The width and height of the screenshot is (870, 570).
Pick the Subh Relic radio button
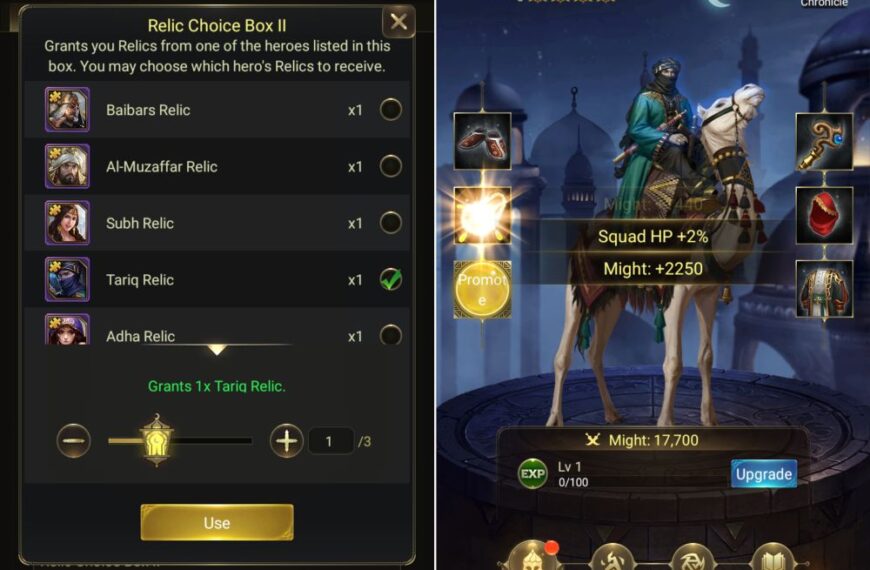coord(391,223)
